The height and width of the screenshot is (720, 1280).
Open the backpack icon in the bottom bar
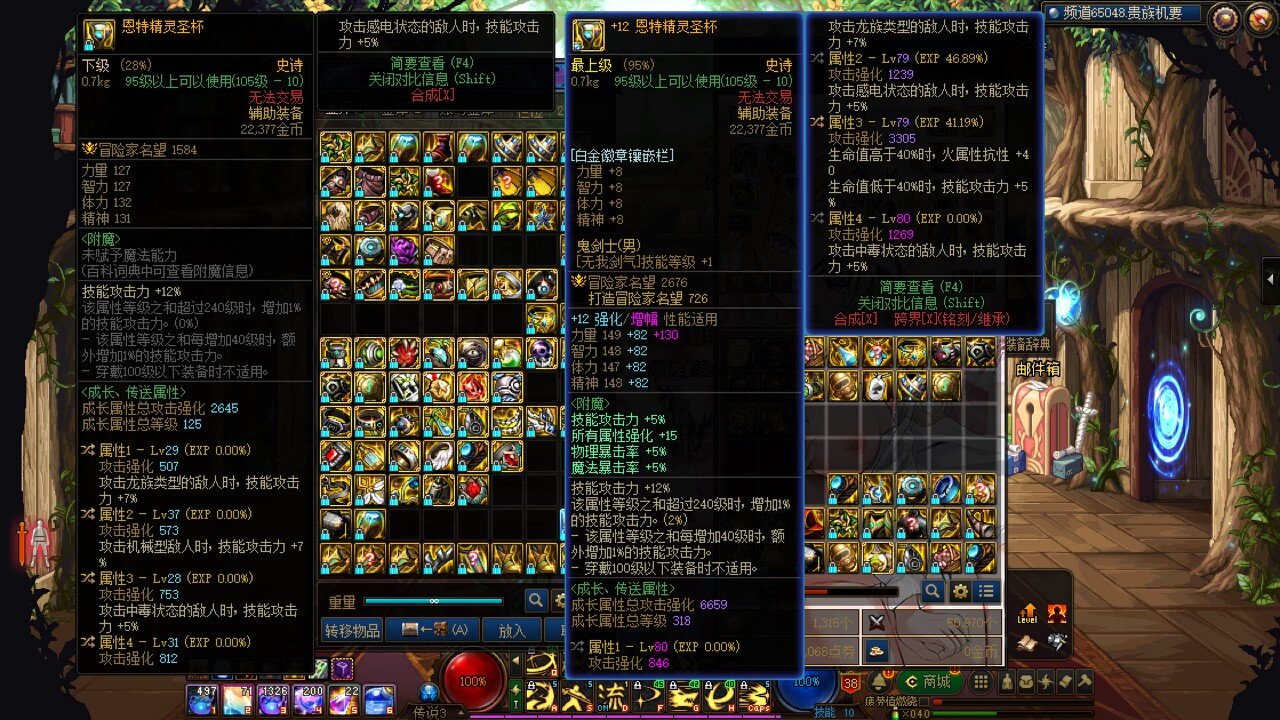(1027, 682)
